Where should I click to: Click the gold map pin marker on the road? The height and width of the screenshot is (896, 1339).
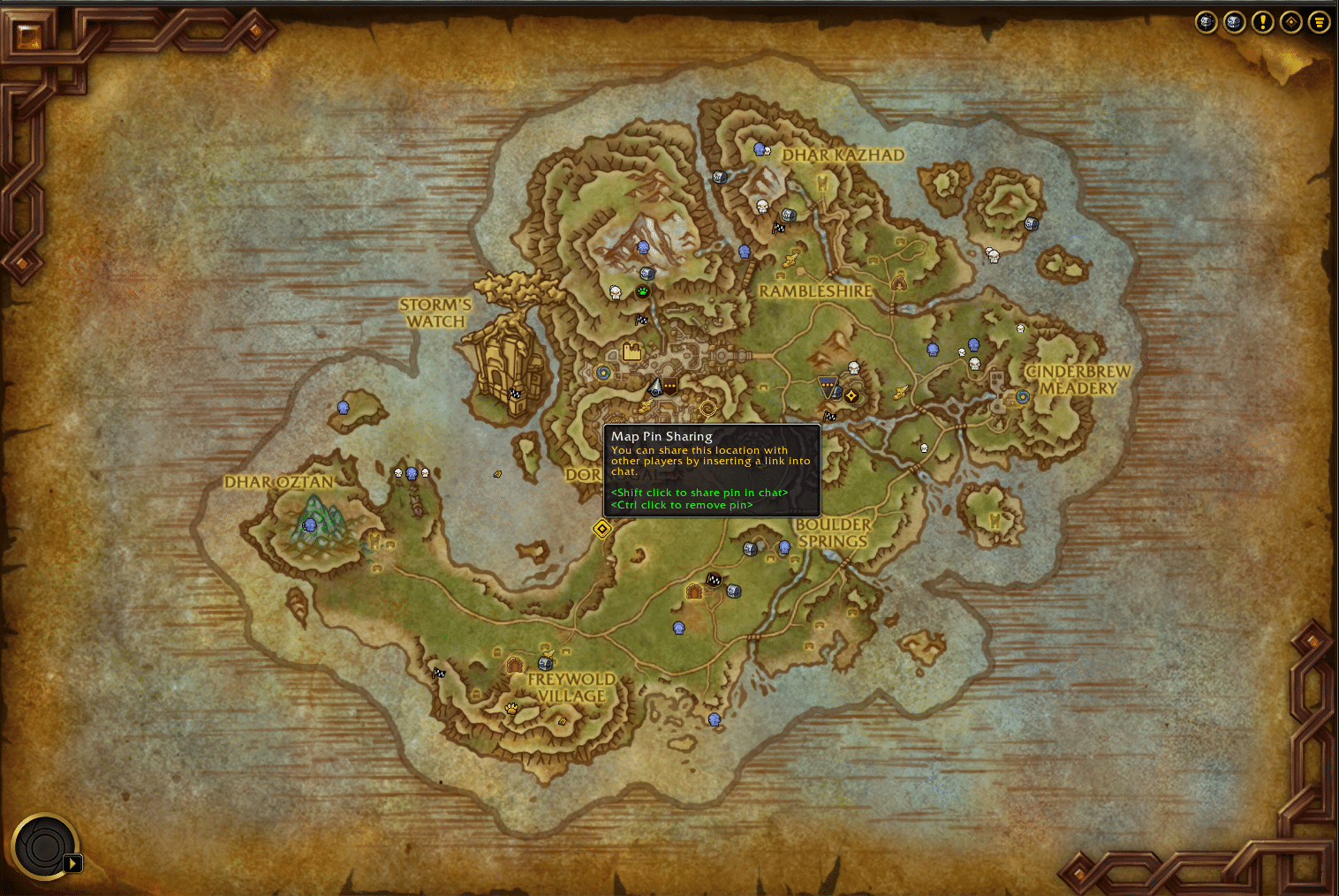[601, 529]
